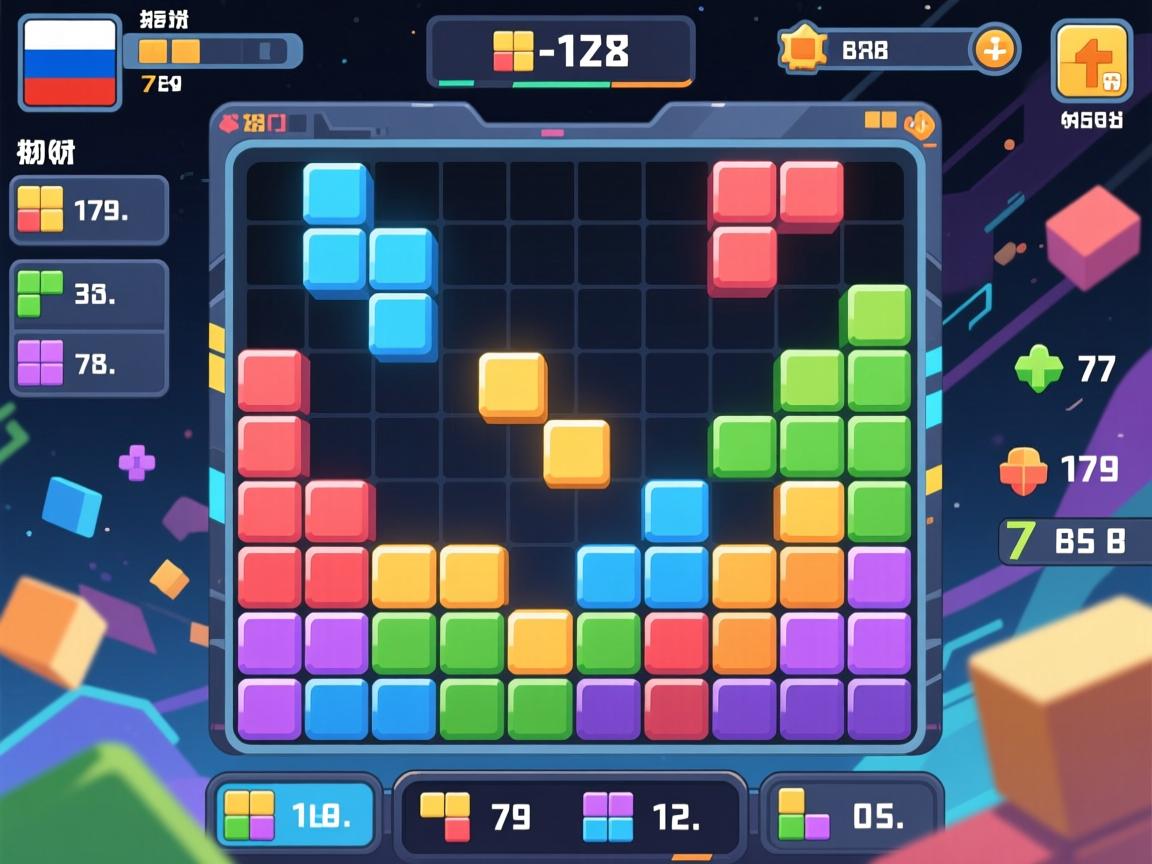The width and height of the screenshot is (1152, 864).
Task: Choose the green block entry showing 33
Action: click(89, 295)
